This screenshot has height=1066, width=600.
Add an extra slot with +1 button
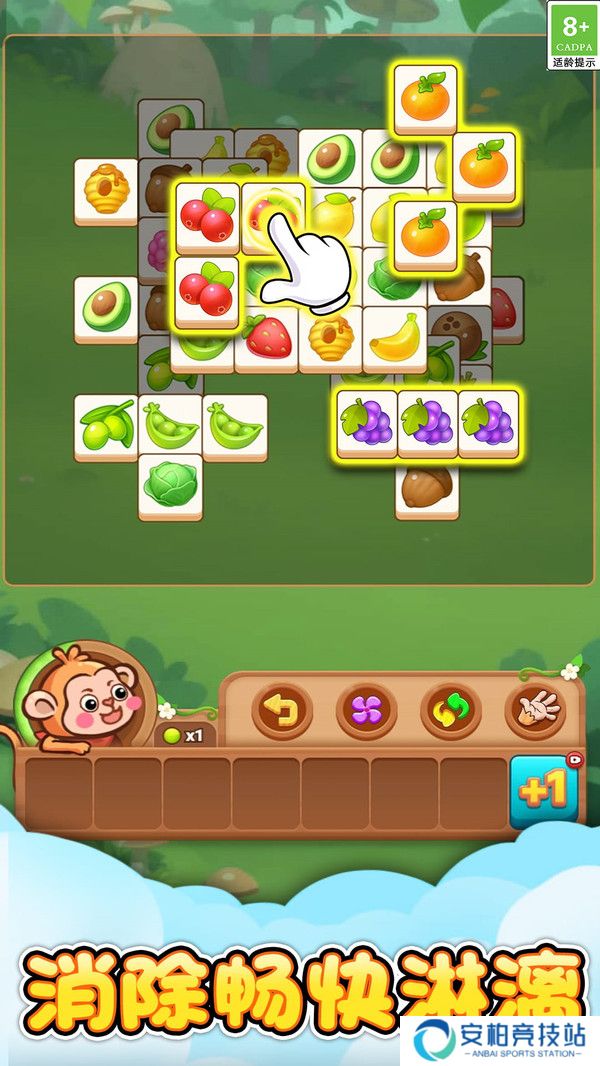(543, 791)
